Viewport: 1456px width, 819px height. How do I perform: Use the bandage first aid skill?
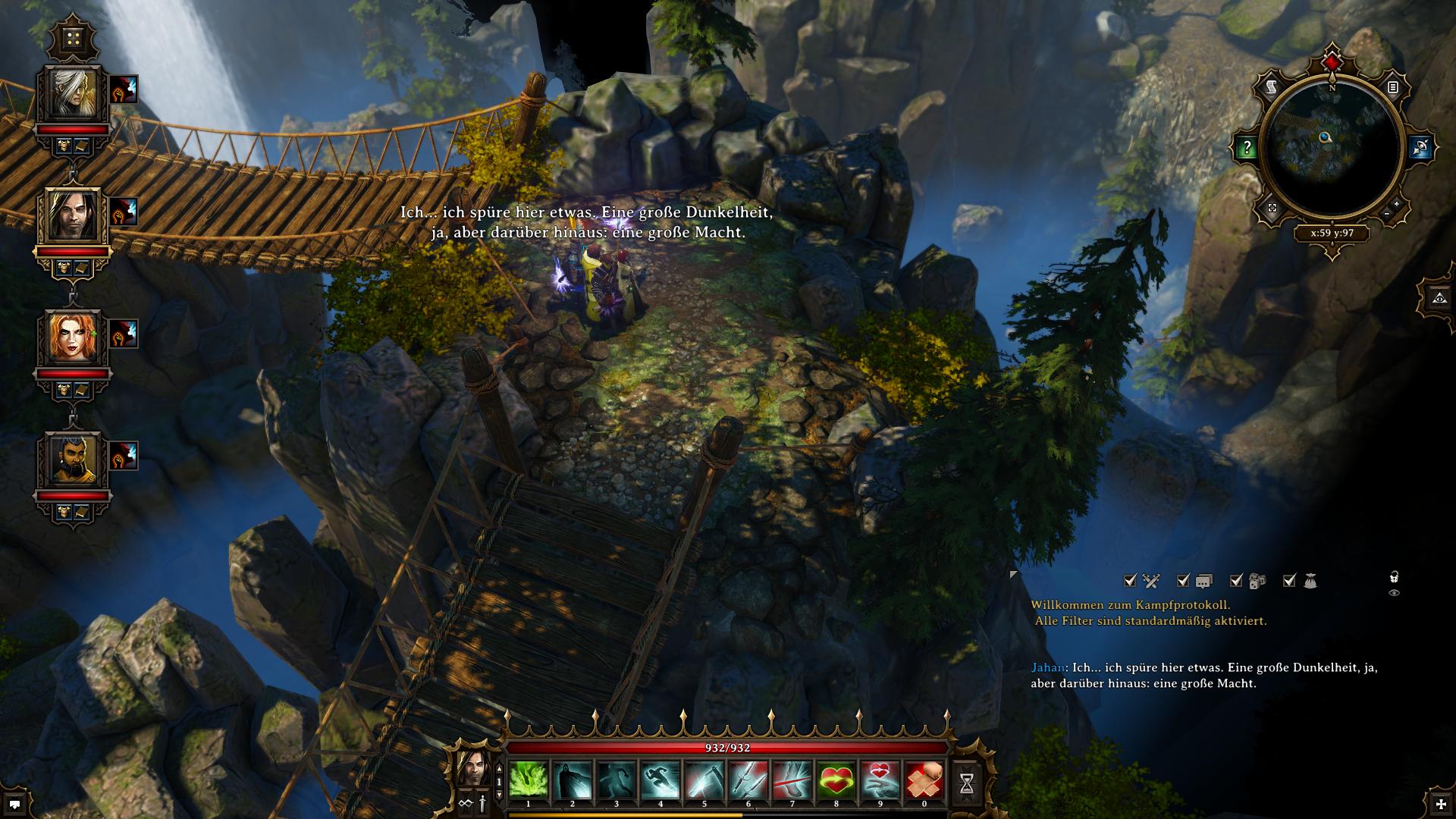pos(924,780)
